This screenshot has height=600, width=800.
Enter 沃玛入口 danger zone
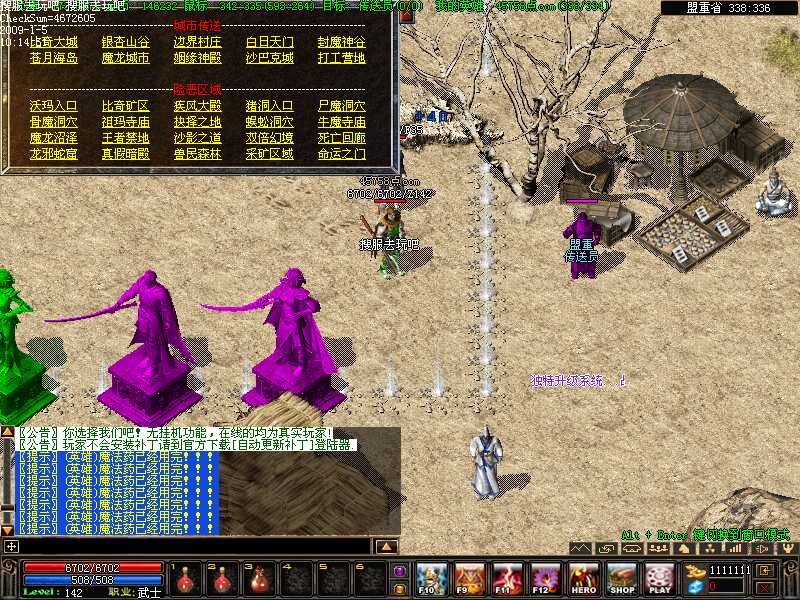pyautogui.click(x=54, y=105)
